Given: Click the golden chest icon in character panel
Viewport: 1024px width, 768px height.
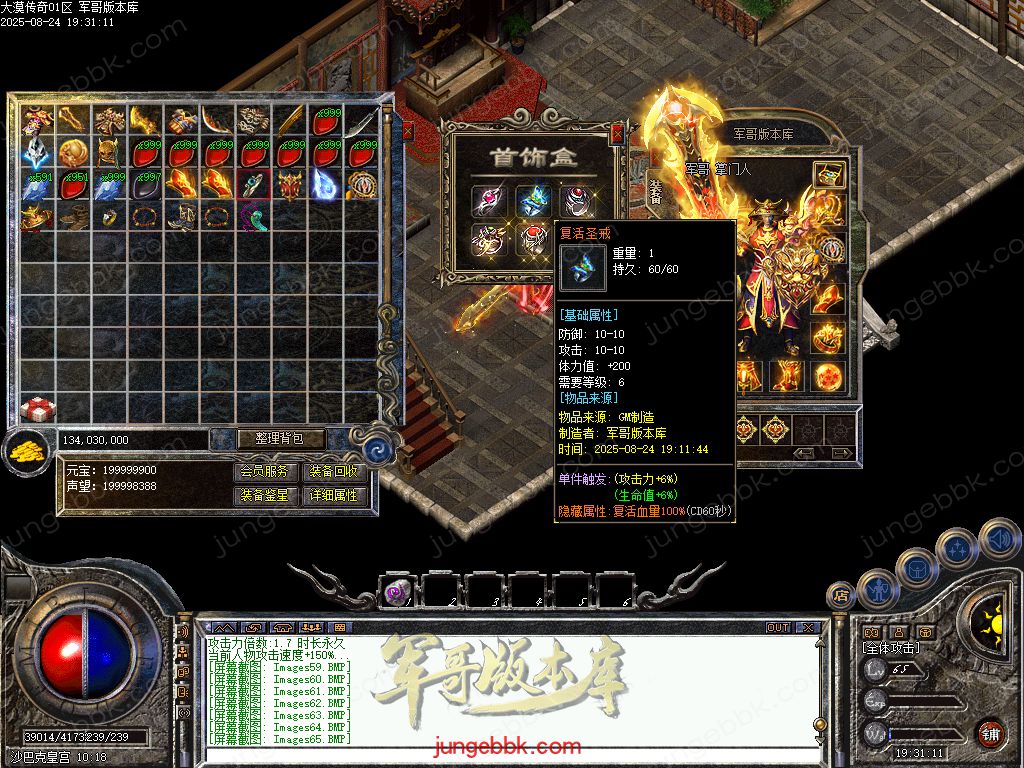Looking at the screenshot, I should click(827, 175).
